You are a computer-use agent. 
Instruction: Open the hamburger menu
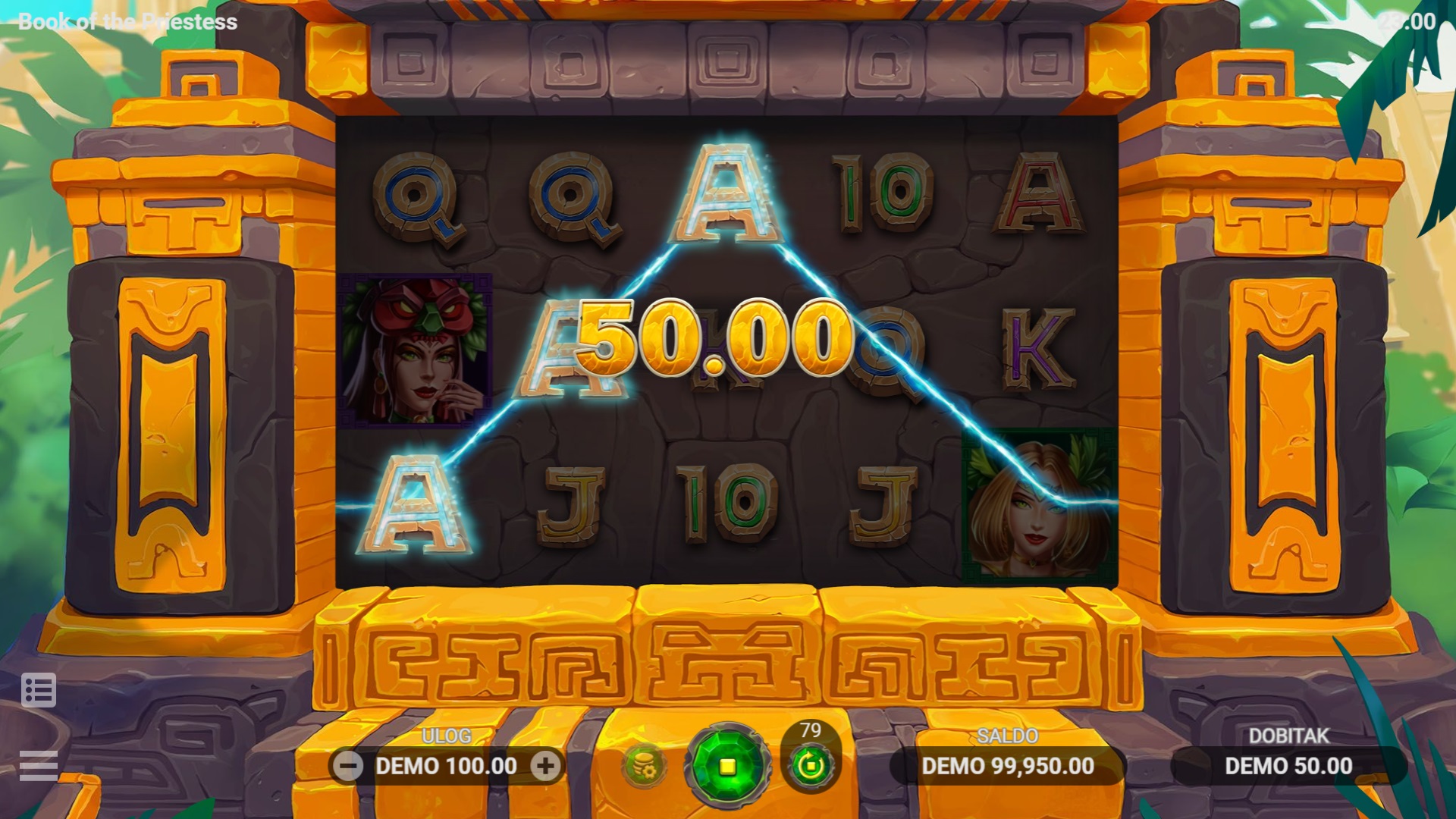39,764
